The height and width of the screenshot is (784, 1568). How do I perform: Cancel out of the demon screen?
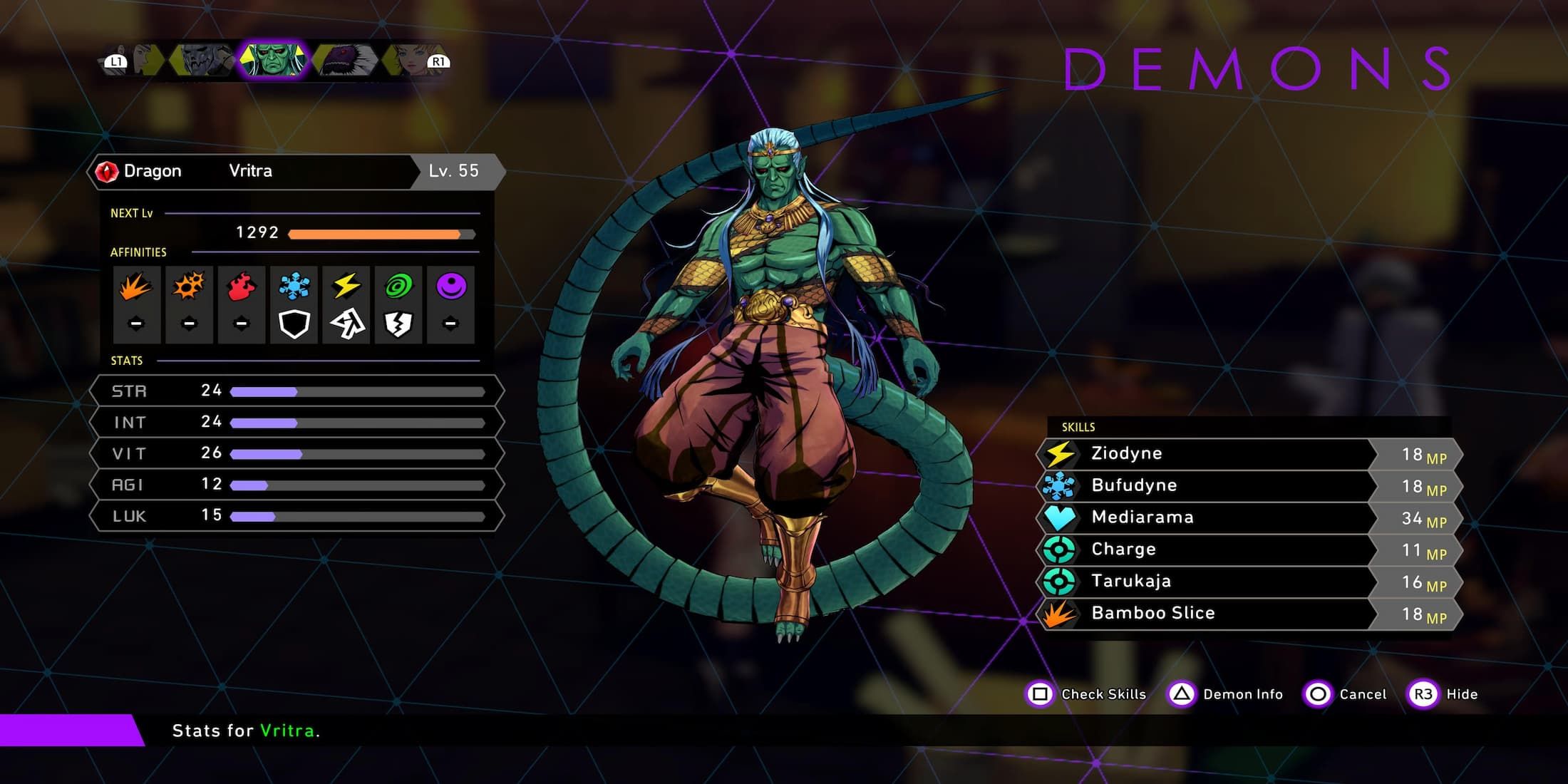tap(1346, 694)
